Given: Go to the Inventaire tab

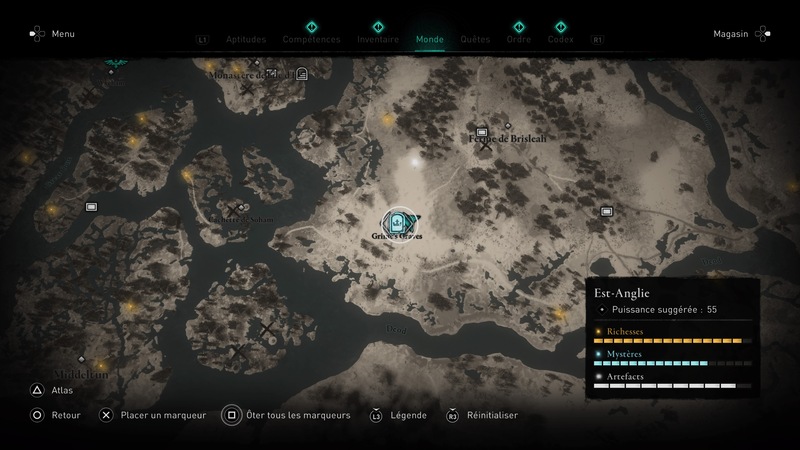Looking at the screenshot, I should [378, 40].
